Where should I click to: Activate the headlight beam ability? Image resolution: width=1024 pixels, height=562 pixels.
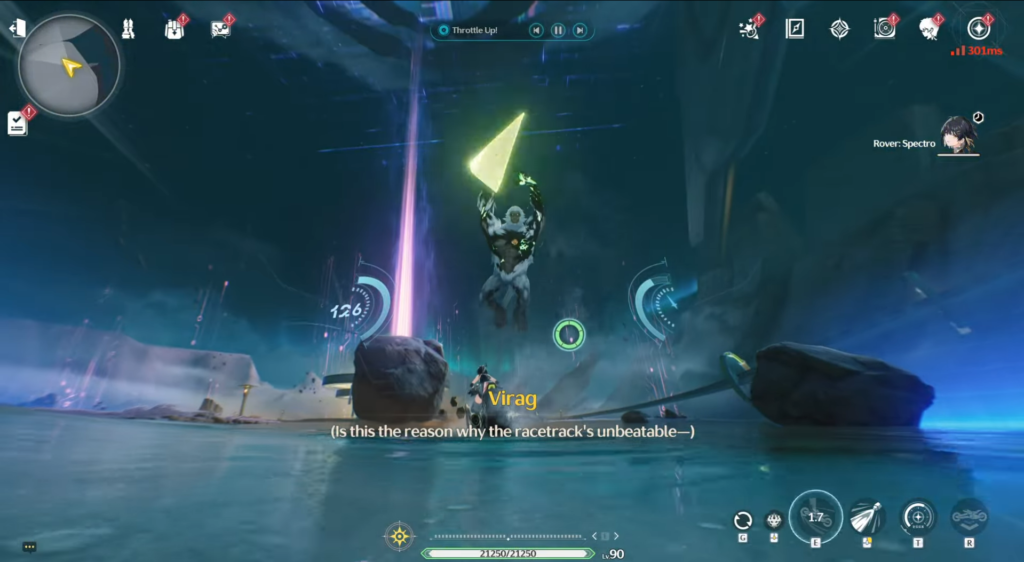[866, 518]
